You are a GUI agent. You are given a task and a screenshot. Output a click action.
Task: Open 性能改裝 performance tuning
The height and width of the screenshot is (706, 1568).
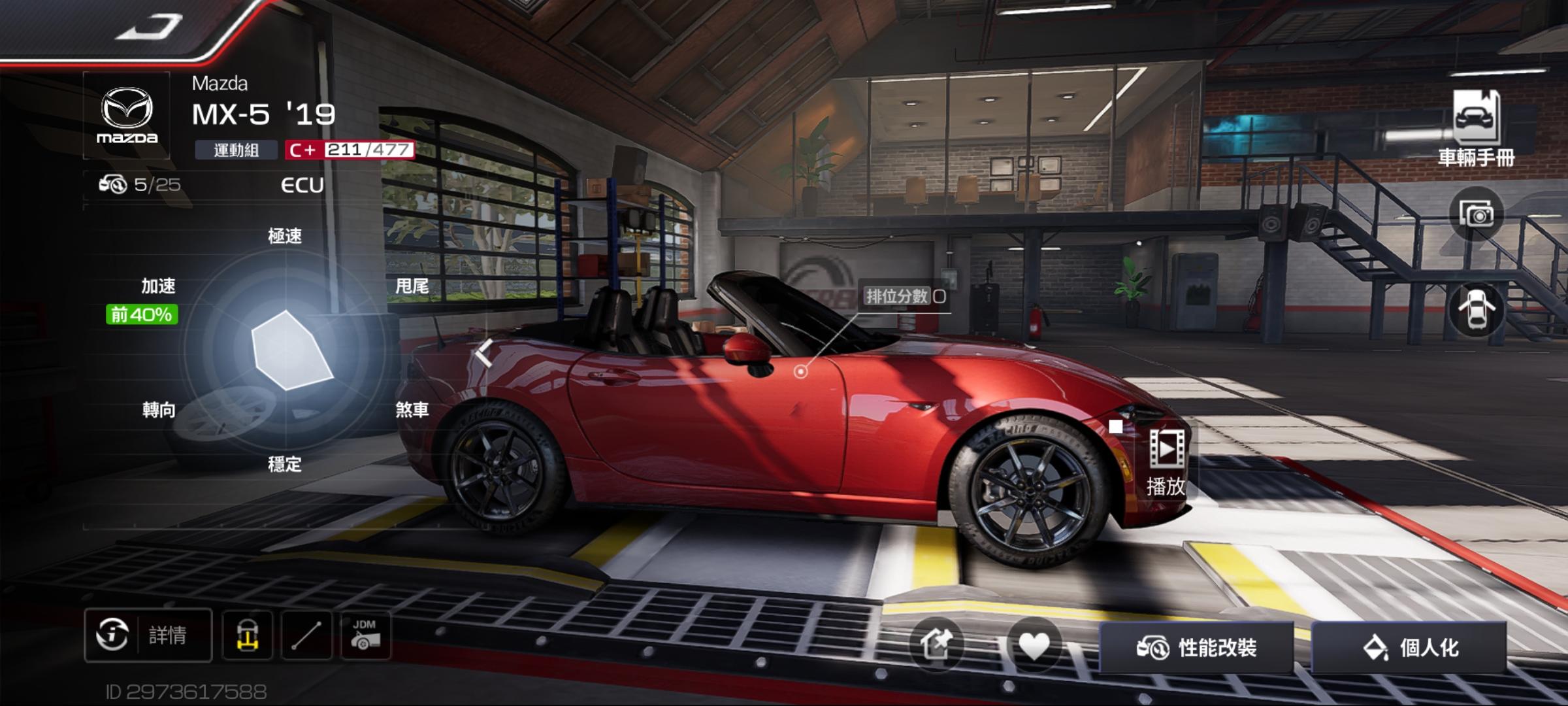(1196, 648)
